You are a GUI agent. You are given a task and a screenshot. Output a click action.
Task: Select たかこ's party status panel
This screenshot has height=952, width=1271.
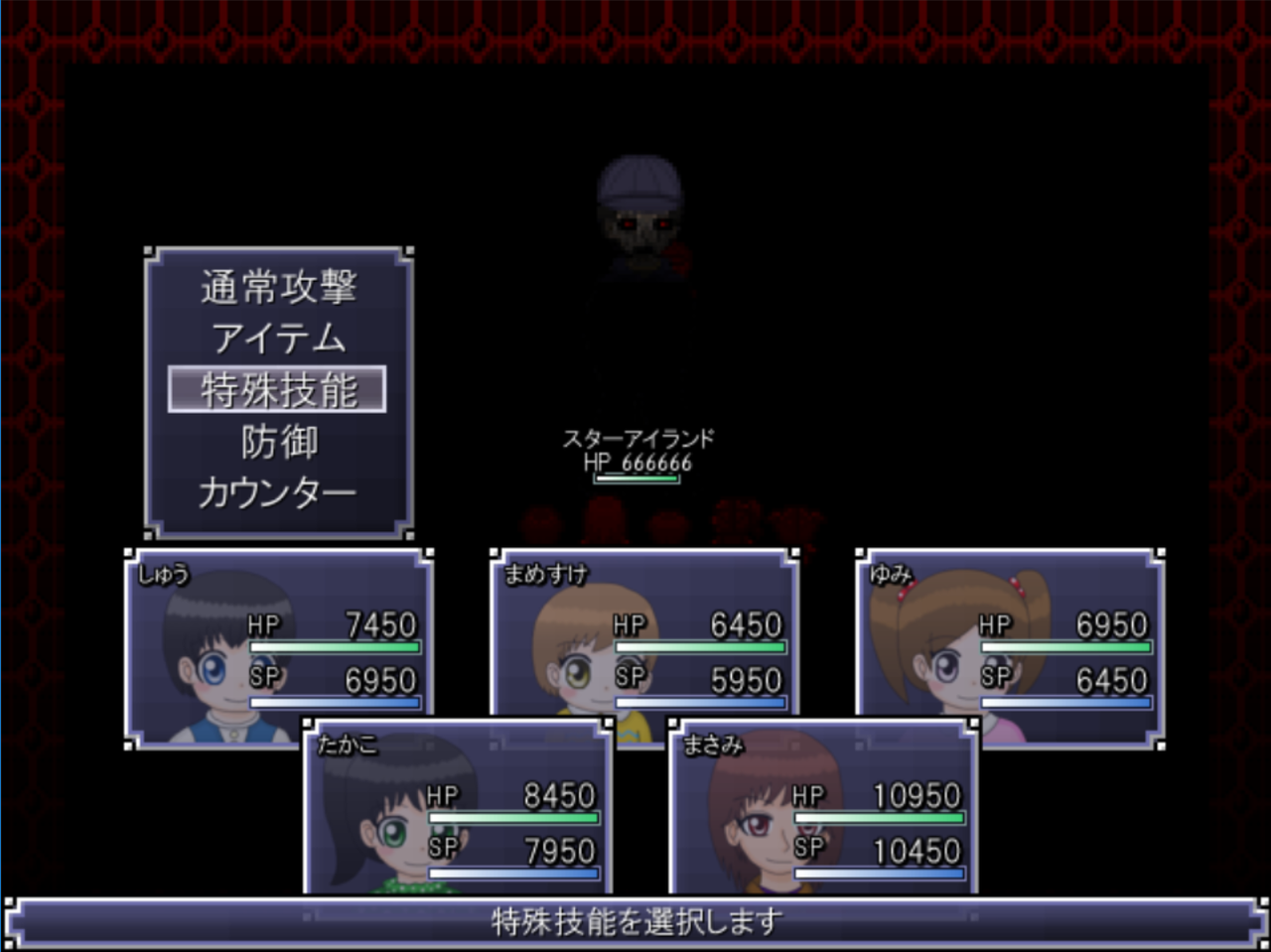[x=457, y=809]
